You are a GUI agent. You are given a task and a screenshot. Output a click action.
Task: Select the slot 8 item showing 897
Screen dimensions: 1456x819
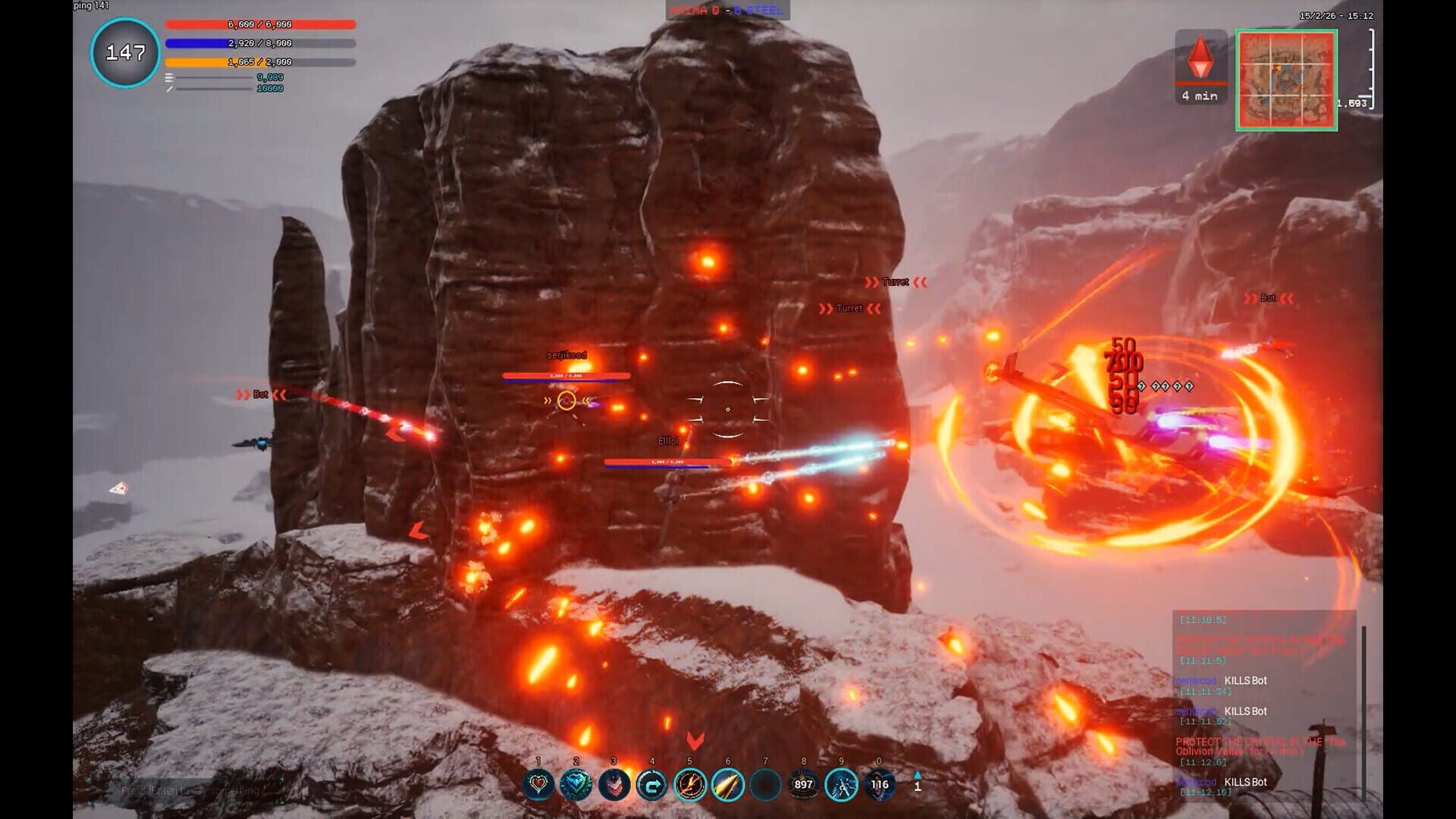[x=803, y=785]
